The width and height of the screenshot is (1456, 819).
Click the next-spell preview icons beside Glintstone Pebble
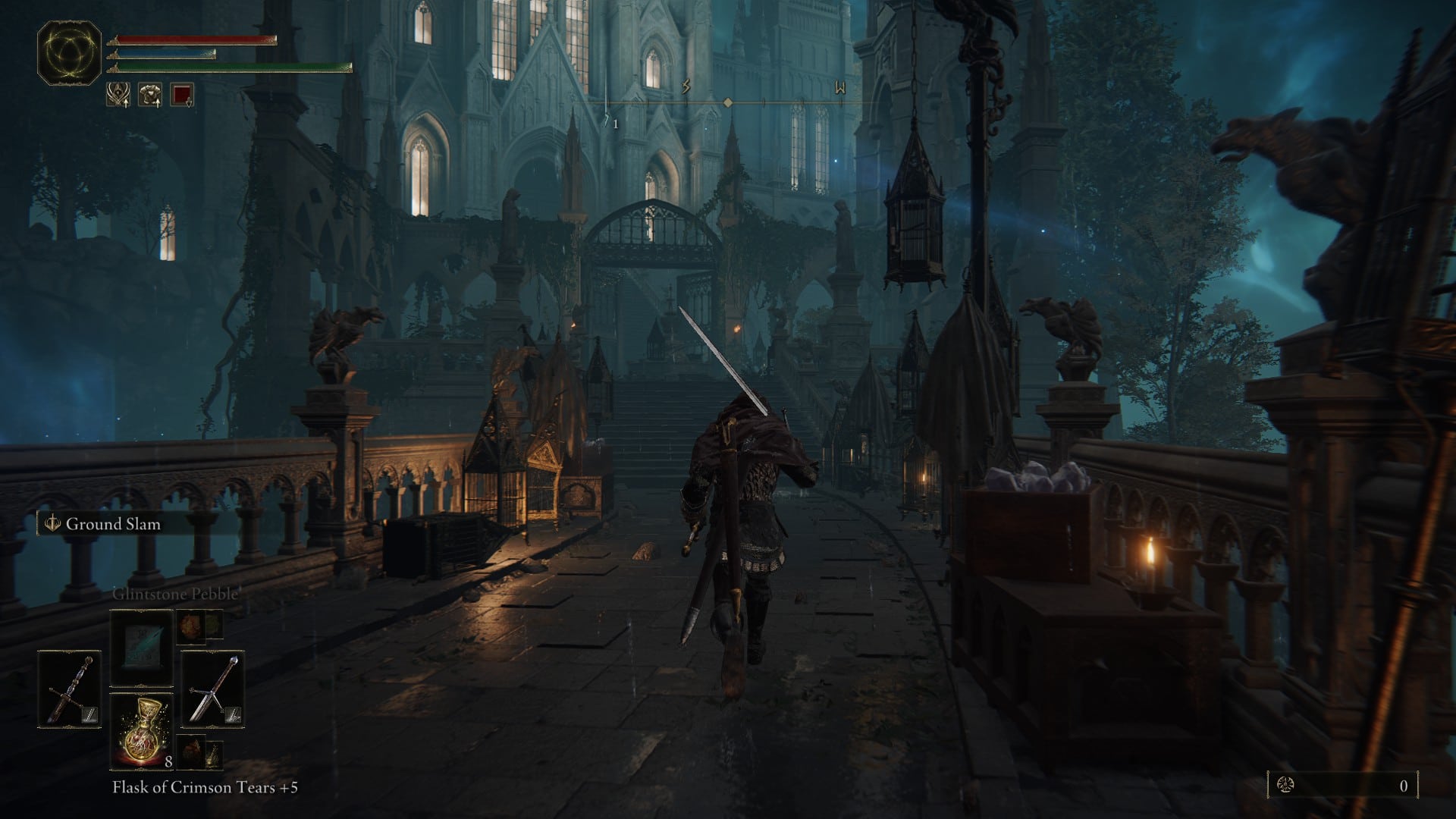[x=200, y=626]
